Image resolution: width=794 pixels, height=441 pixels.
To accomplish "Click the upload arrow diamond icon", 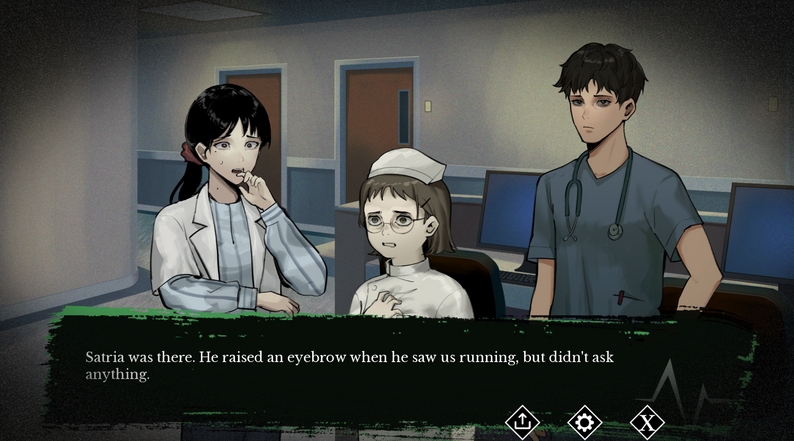I will (522, 422).
